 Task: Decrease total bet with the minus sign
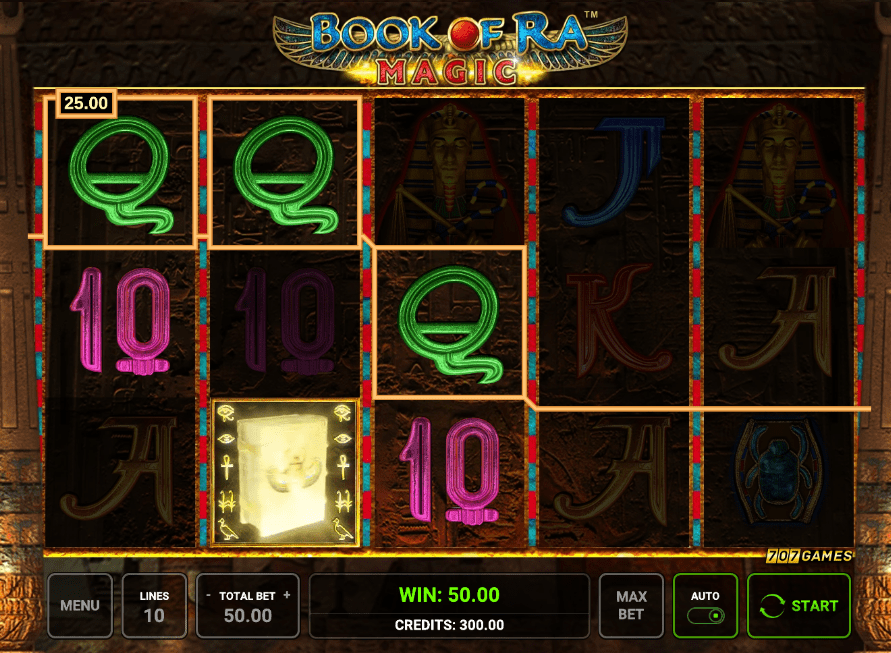(x=207, y=595)
